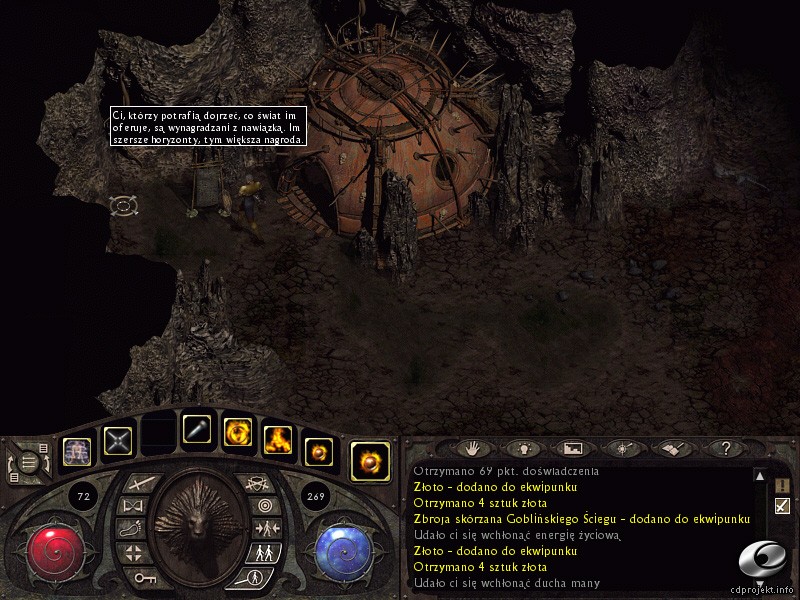800x600 pixels.
Task: Select the glowing figure spell quick slot
Action: pos(78,447)
